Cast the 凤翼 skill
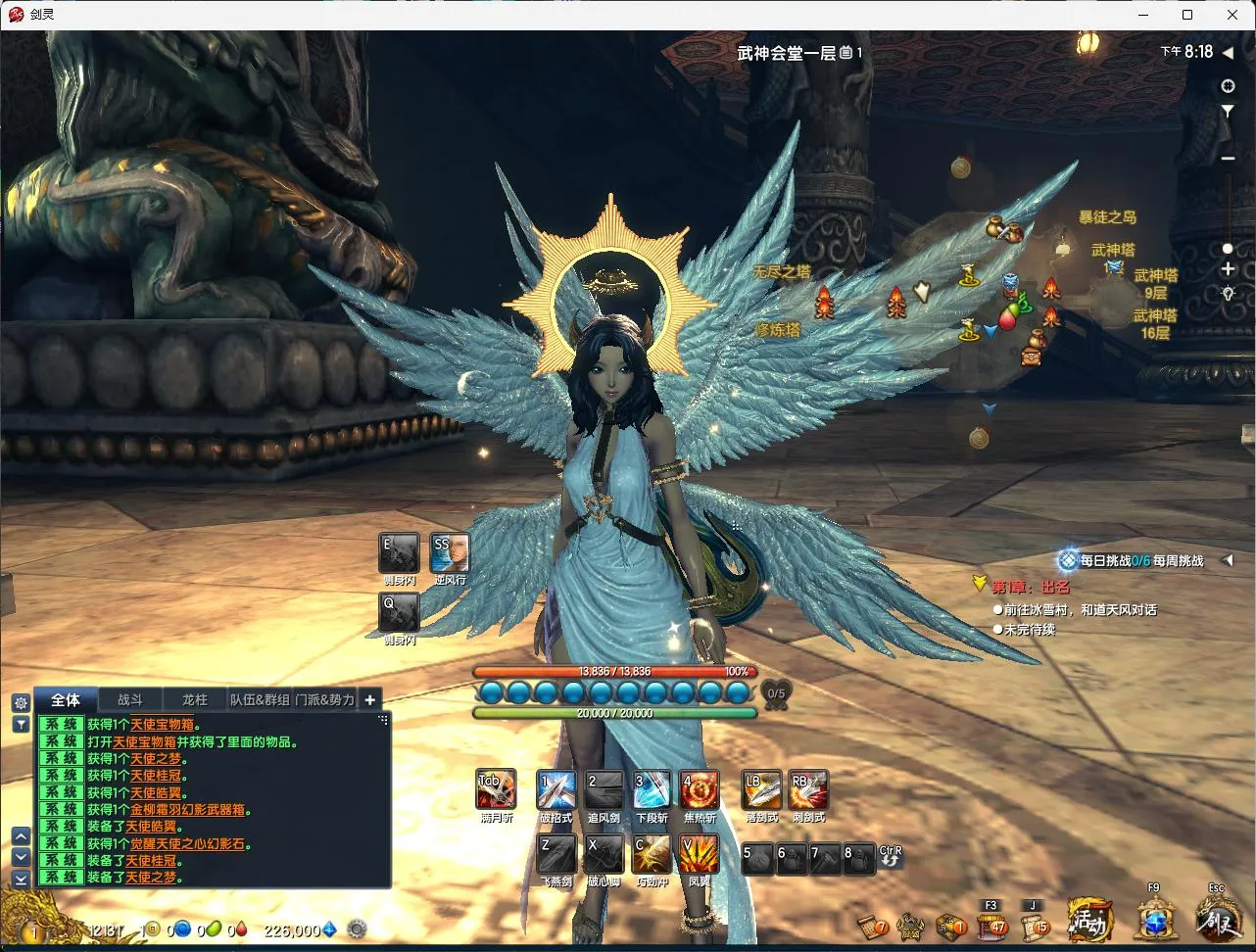The height and width of the screenshot is (952, 1256). point(700,854)
